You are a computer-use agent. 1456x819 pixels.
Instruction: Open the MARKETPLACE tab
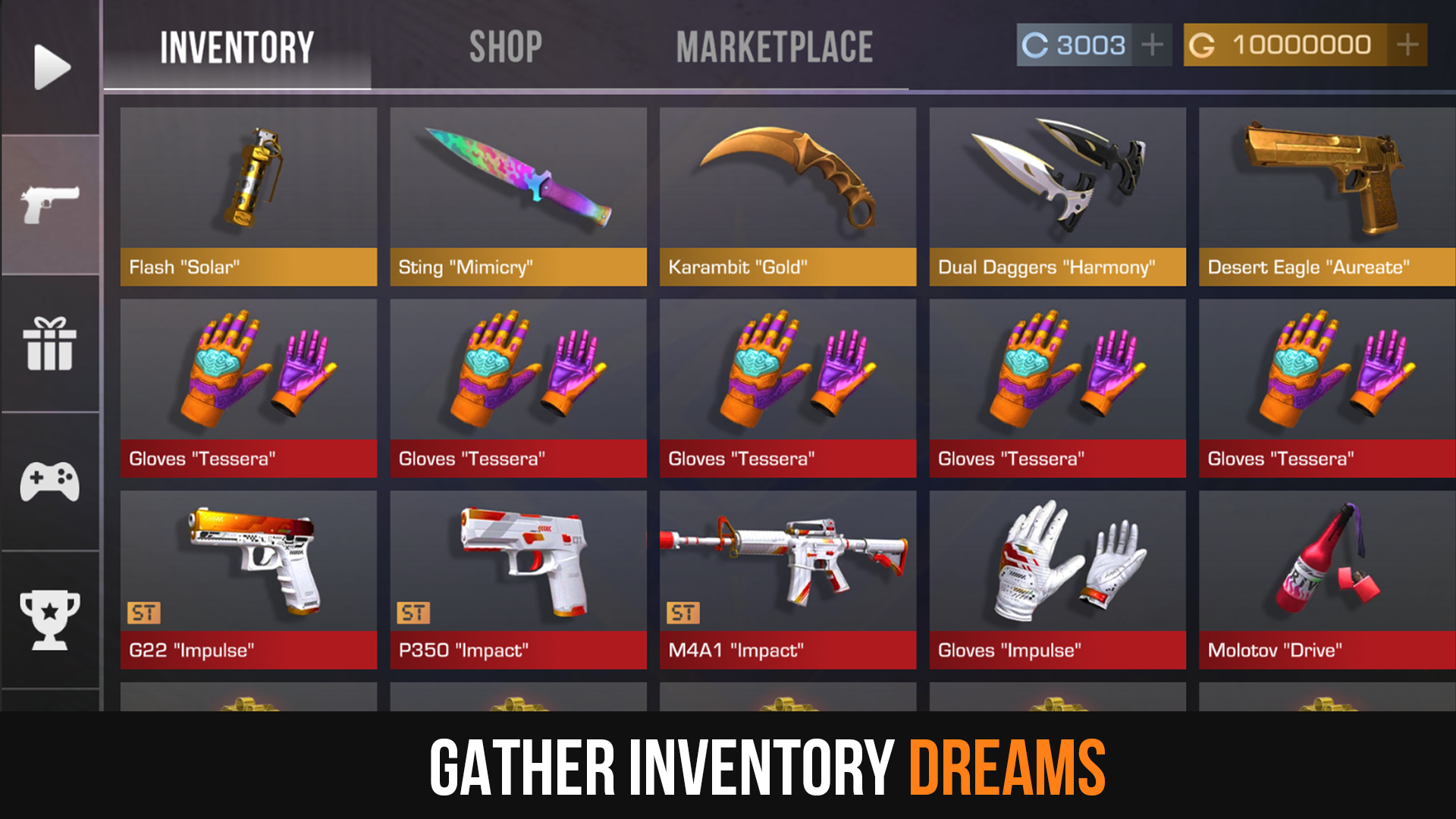point(776,45)
